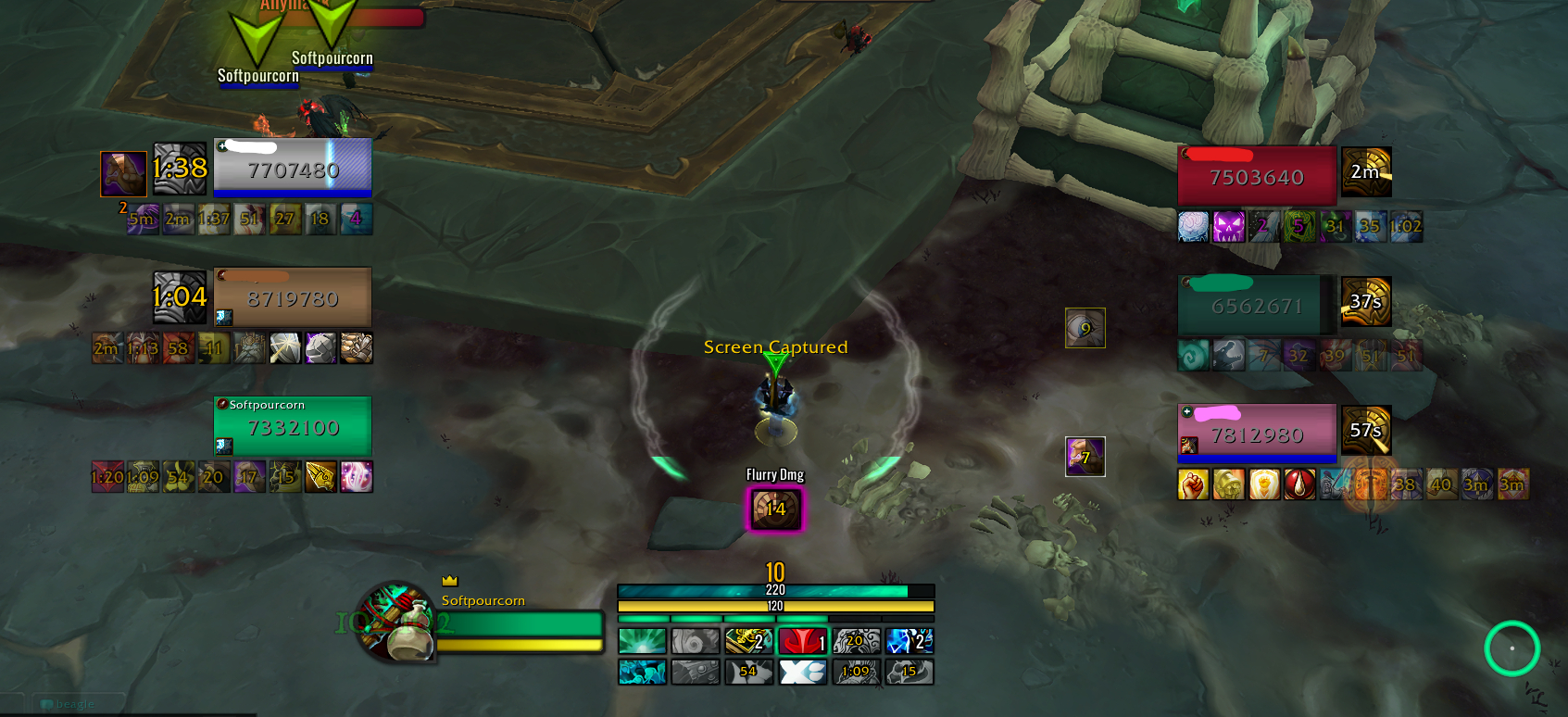Image resolution: width=1568 pixels, height=717 pixels.
Task: Use the gold-and-green ability with 2 charges
Action: (x=748, y=641)
